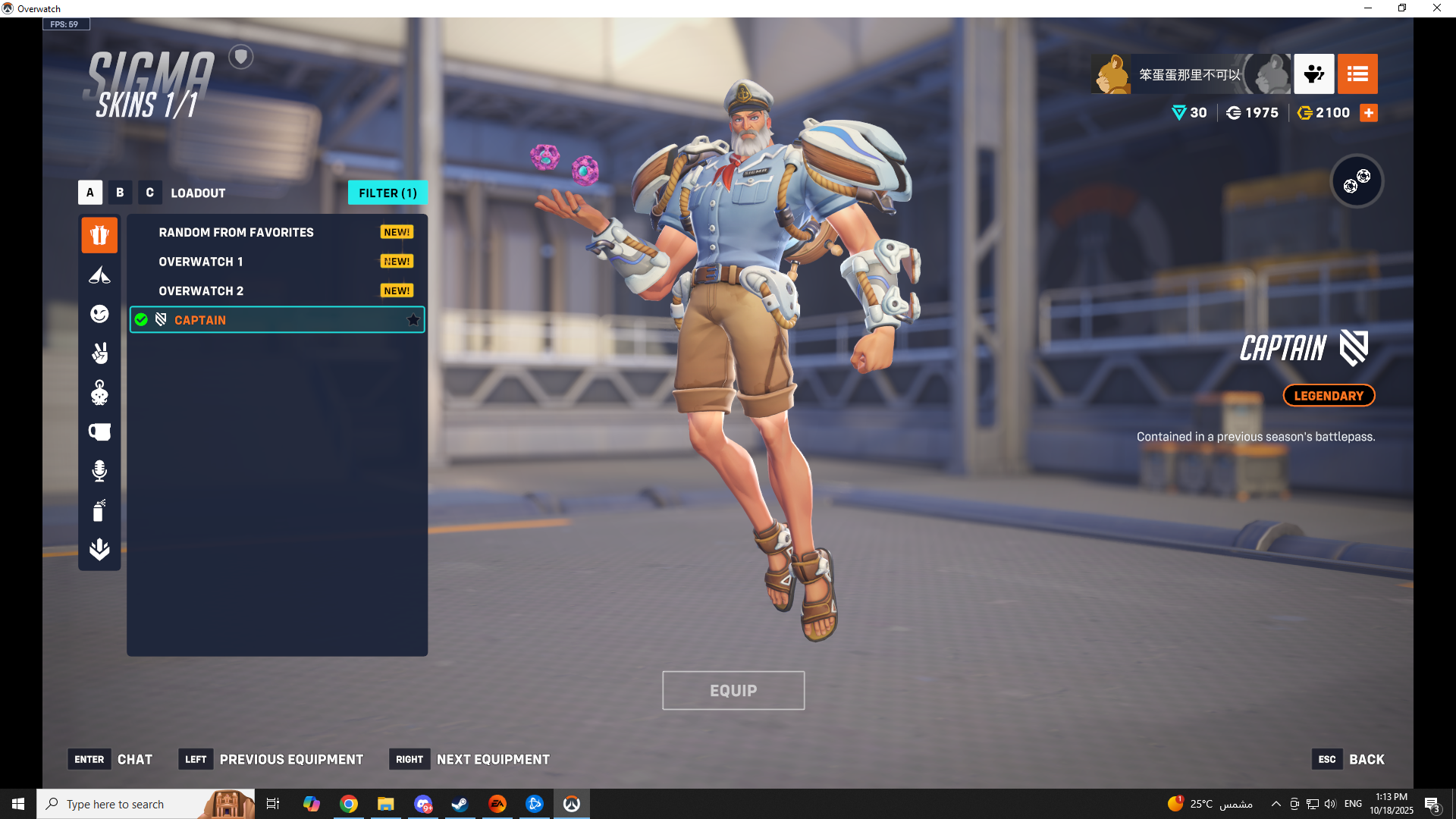This screenshot has height=819, width=1456.
Task: Select loadout A
Action: [x=90, y=193]
